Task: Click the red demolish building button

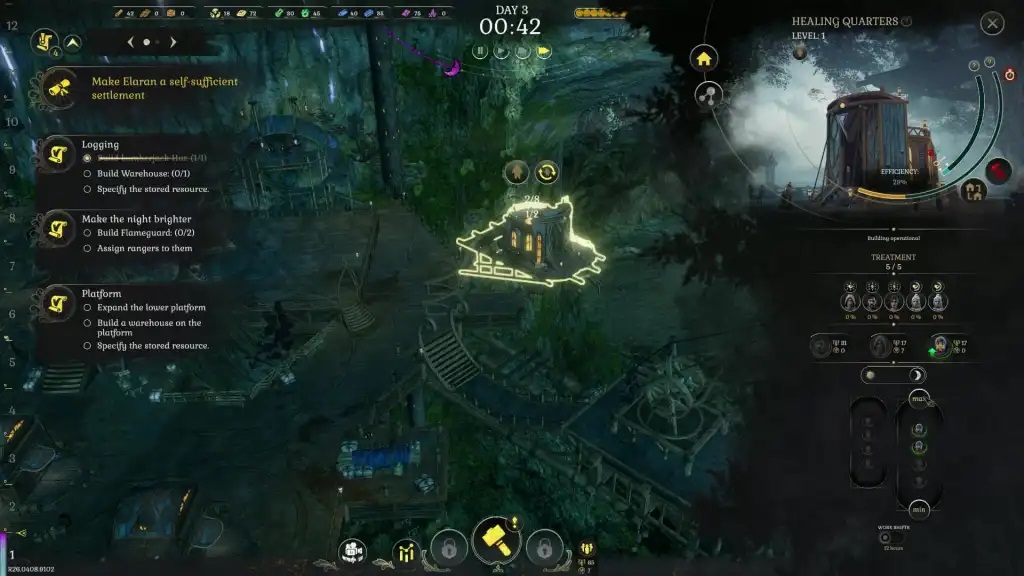Action: coord(999,171)
